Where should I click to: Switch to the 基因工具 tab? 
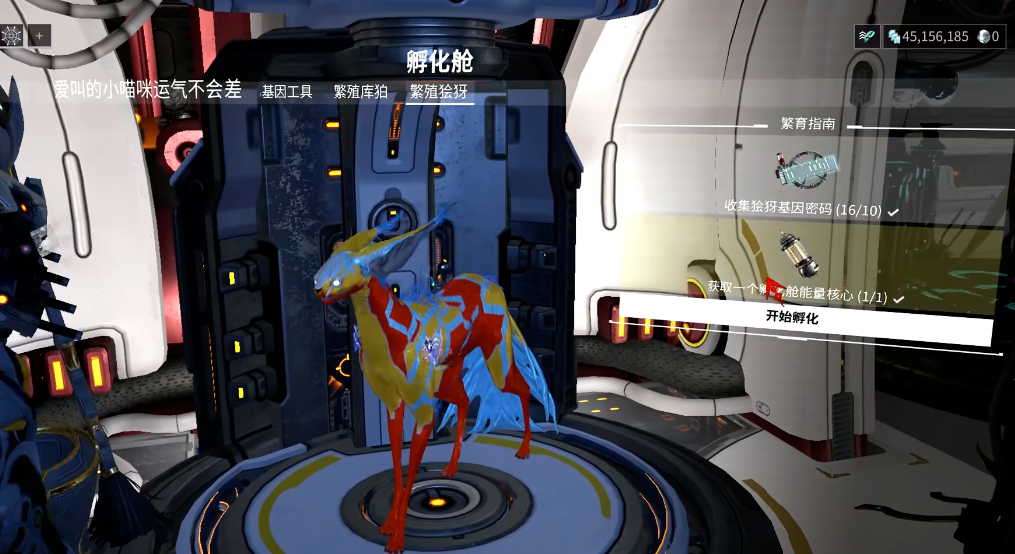tap(287, 91)
